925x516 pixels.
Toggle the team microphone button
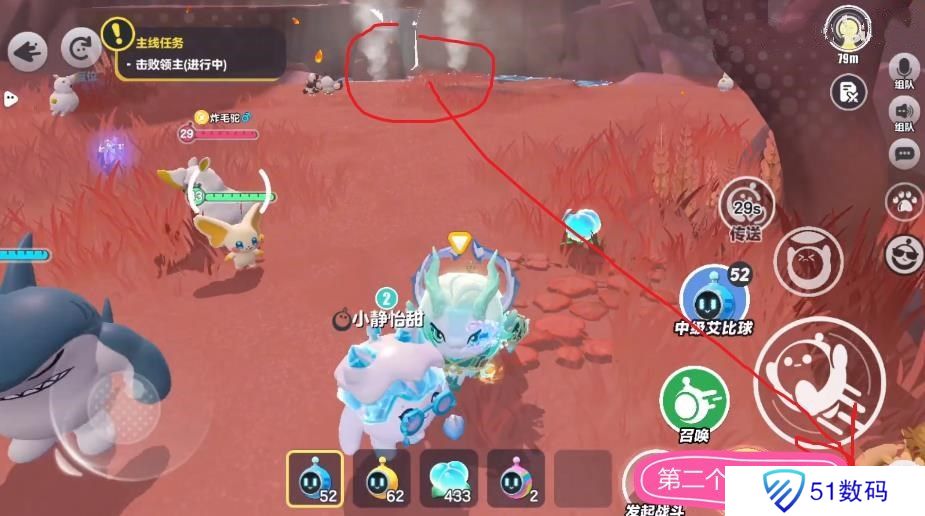pos(904,69)
